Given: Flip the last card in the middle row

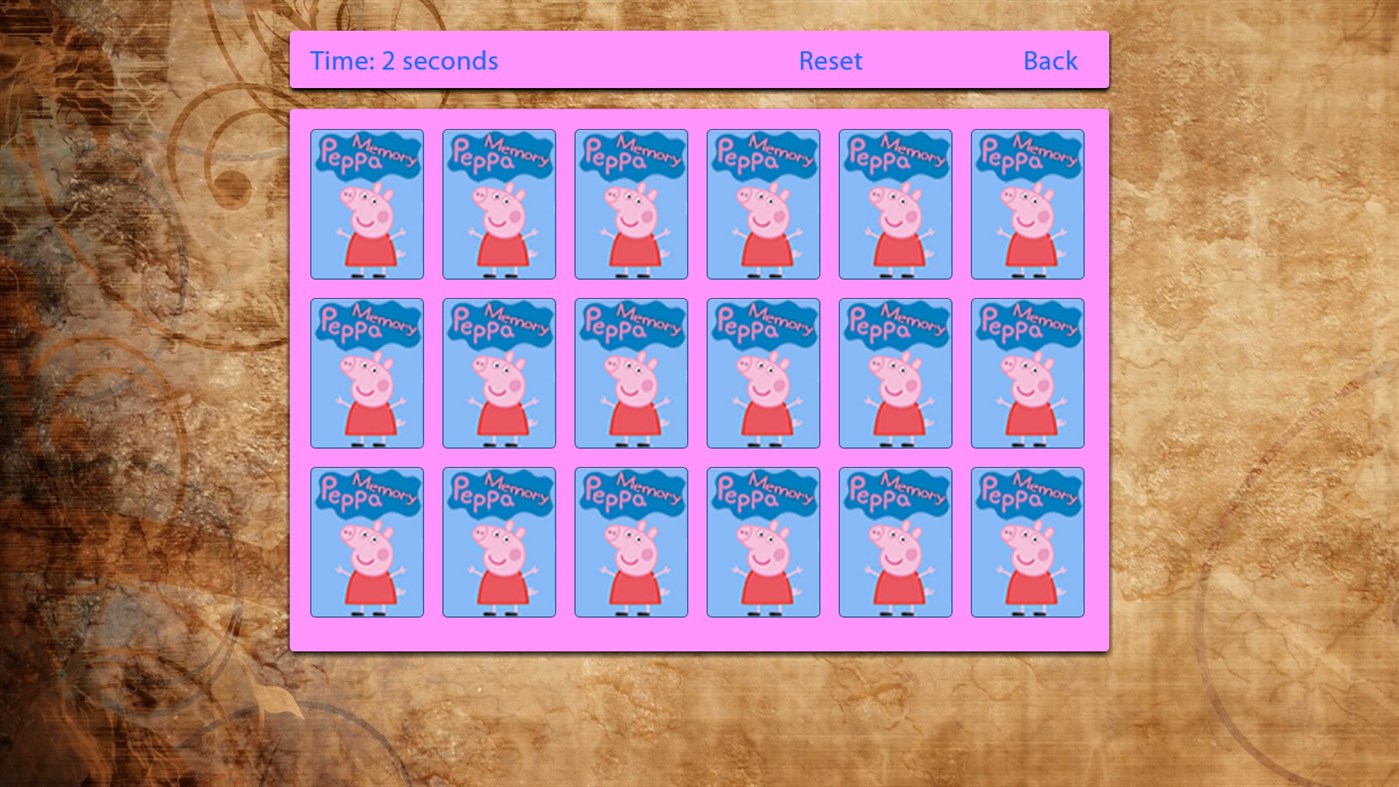Looking at the screenshot, I should [x=1027, y=372].
